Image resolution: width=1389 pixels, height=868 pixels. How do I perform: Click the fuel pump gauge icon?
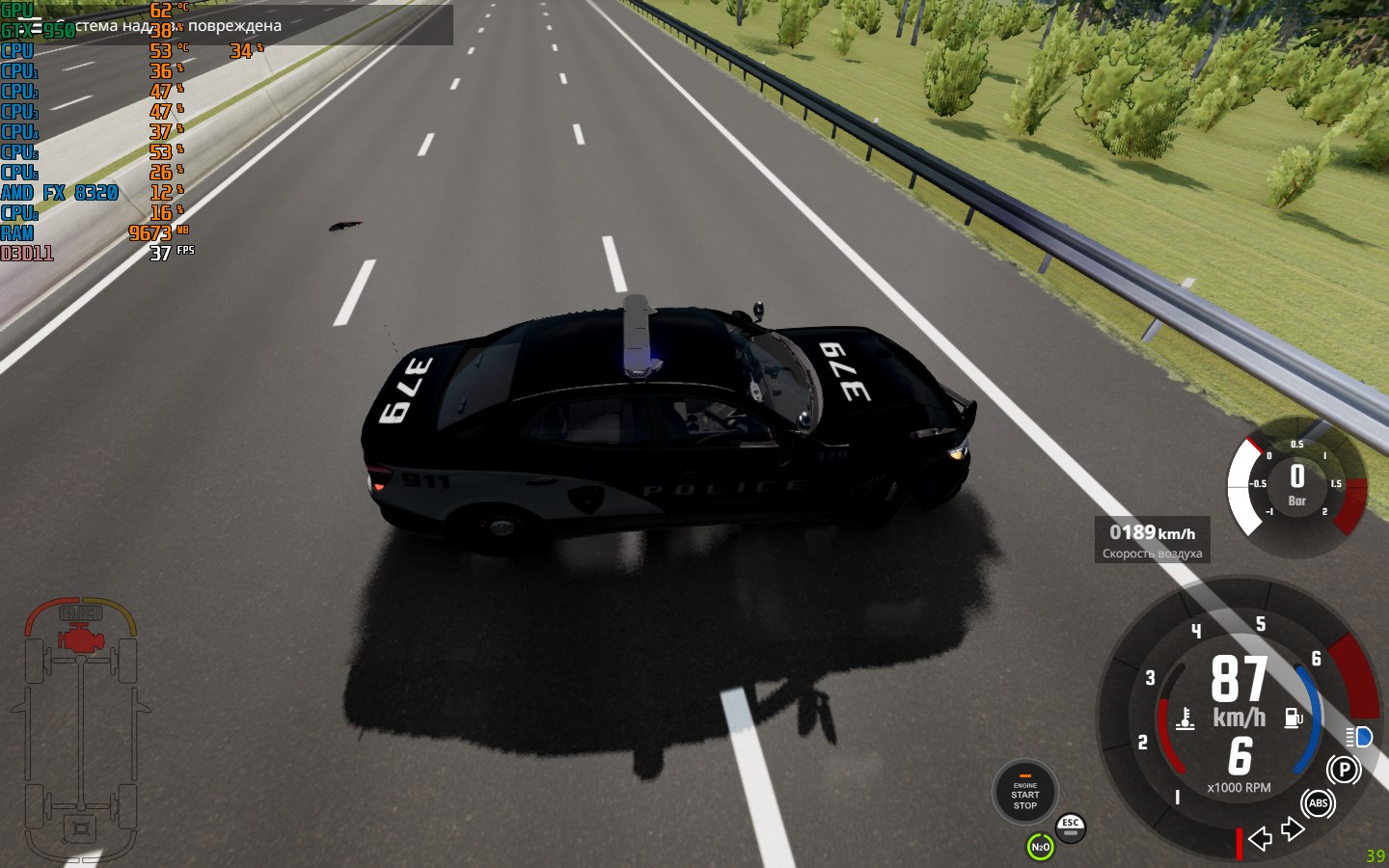[1294, 718]
